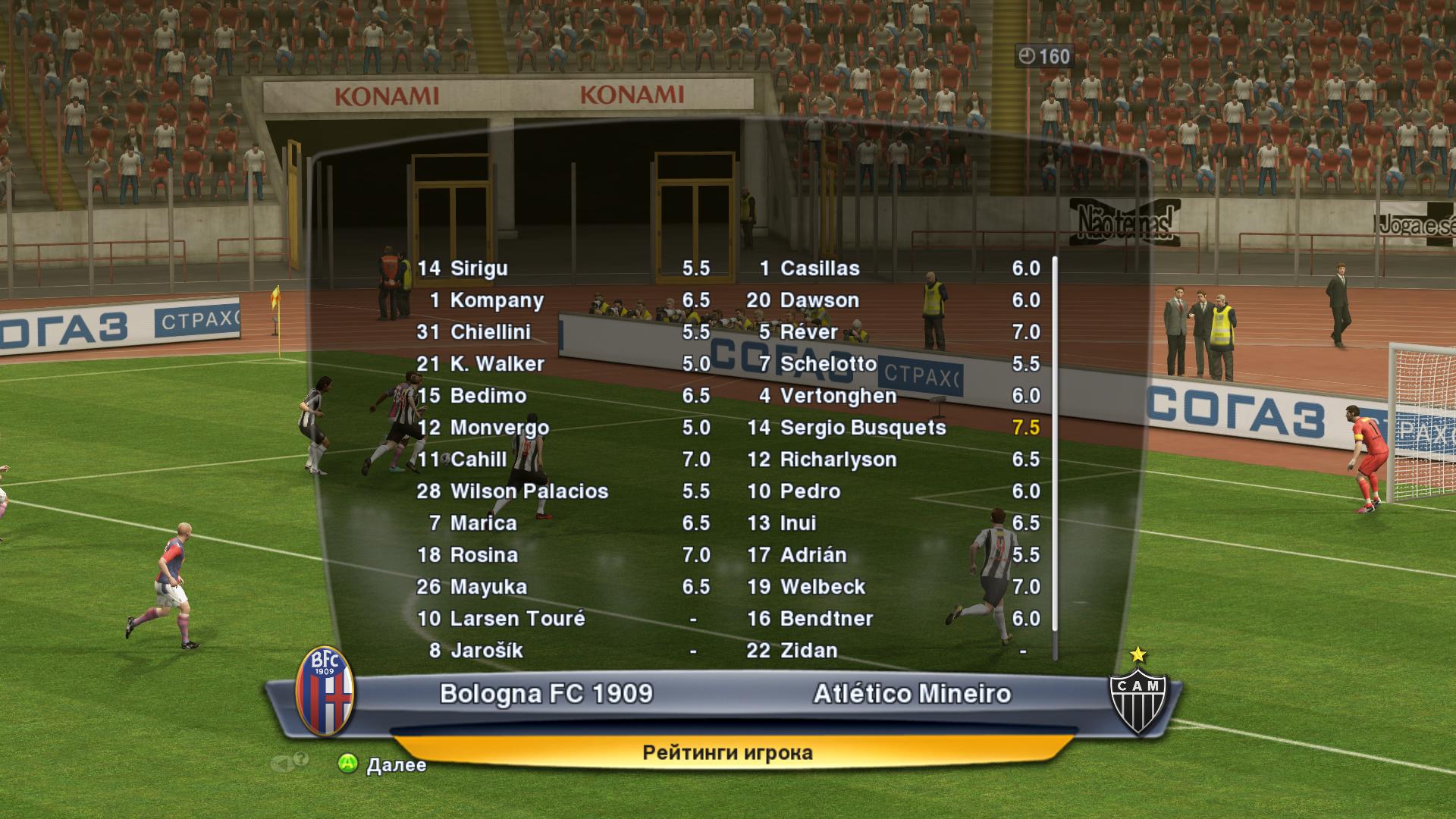
Task: Select the Kompany player row
Action: point(563,300)
